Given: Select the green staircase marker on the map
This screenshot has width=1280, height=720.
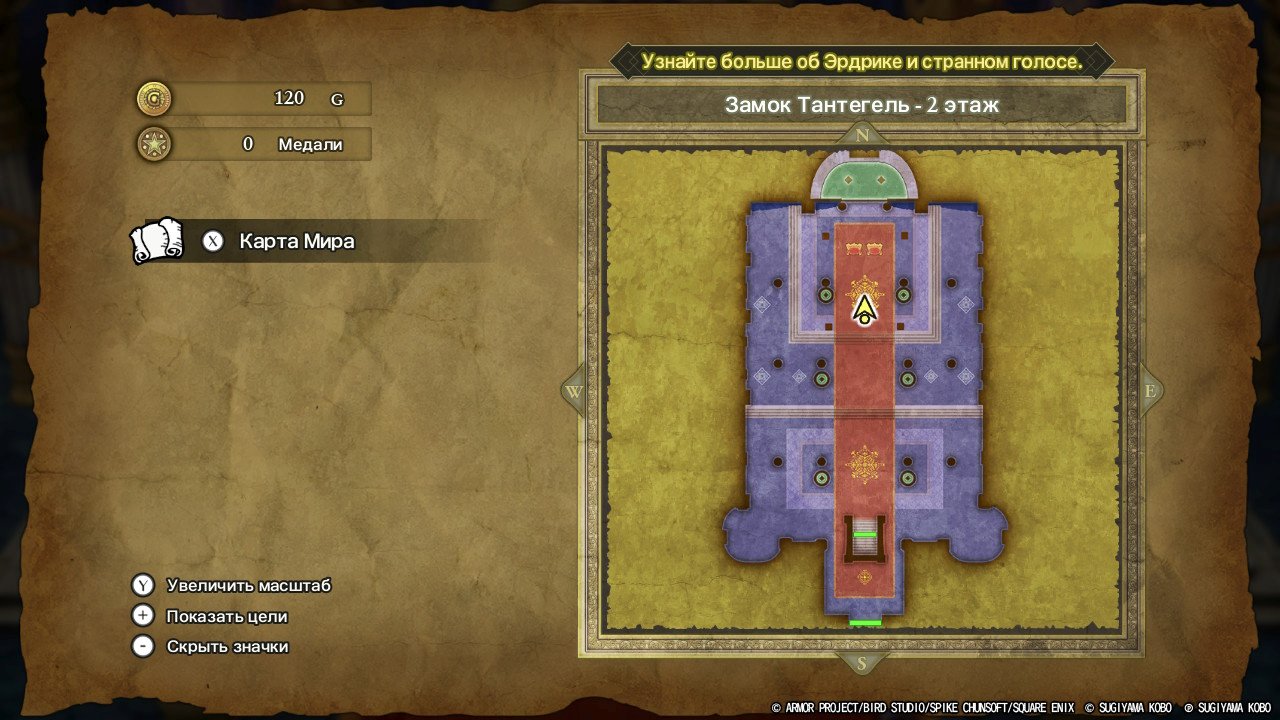Looking at the screenshot, I should click(865, 535).
